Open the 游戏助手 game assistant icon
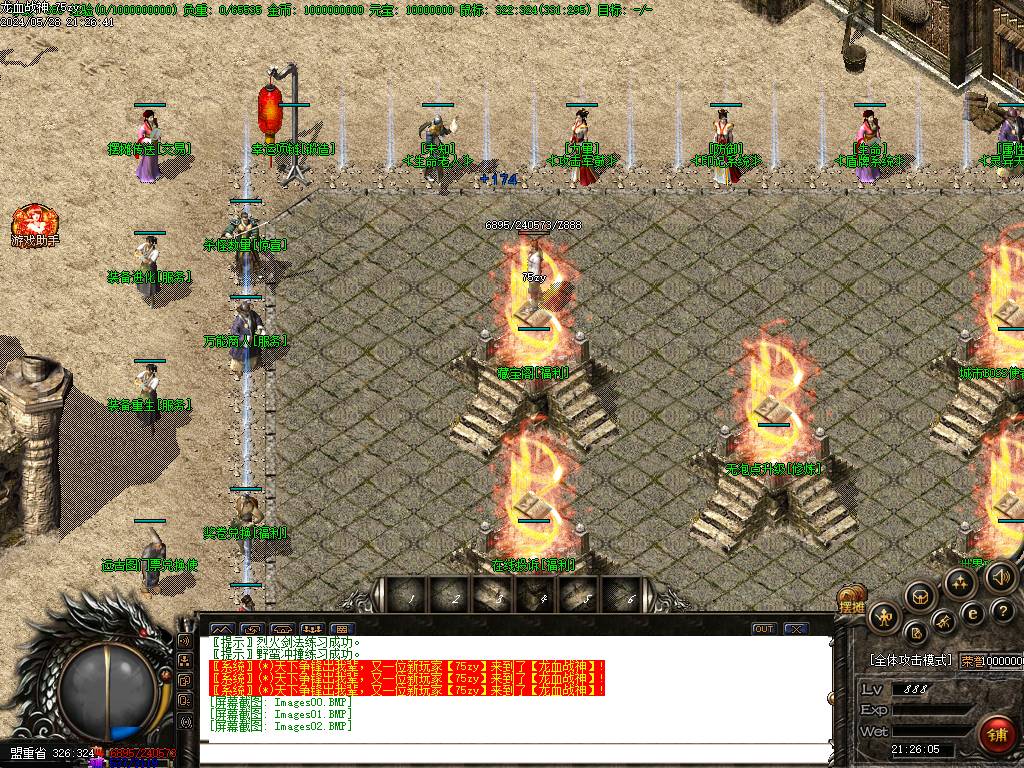 point(35,223)
